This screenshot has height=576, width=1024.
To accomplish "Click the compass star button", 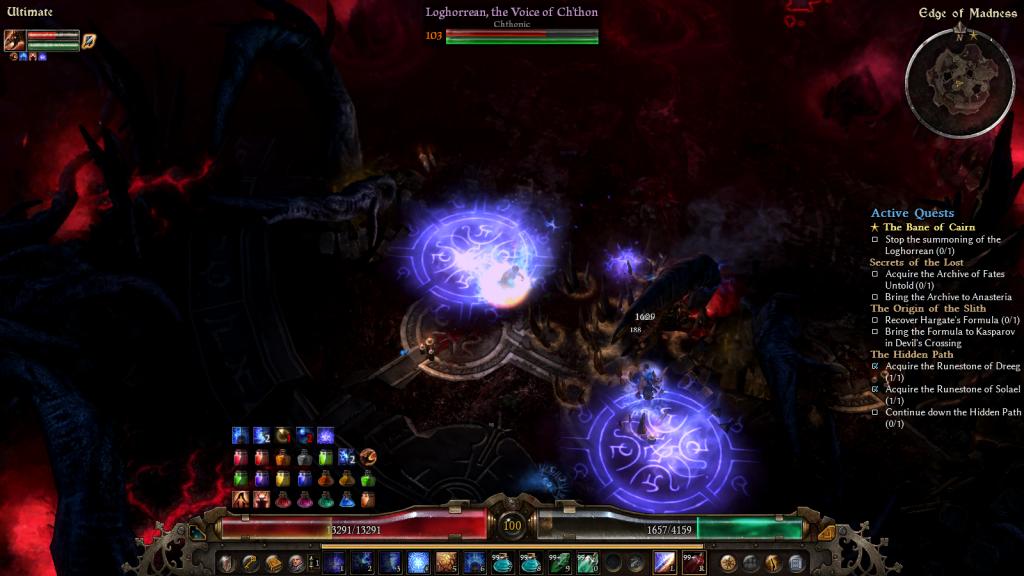I will 728,563.
